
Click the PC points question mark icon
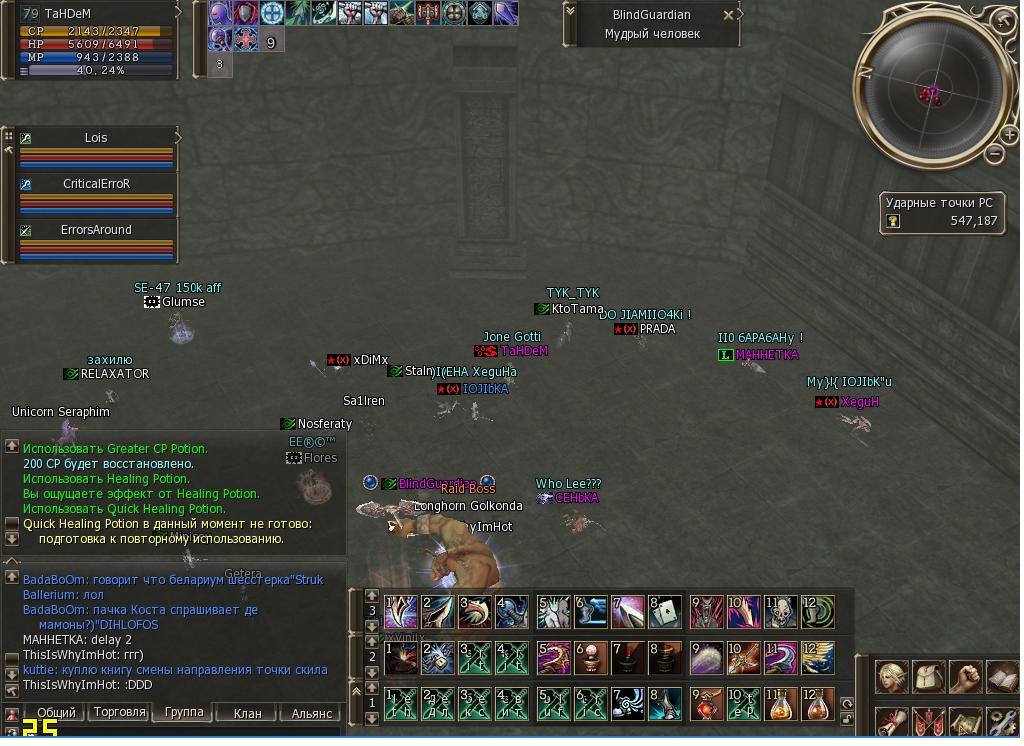click(893, 221)
